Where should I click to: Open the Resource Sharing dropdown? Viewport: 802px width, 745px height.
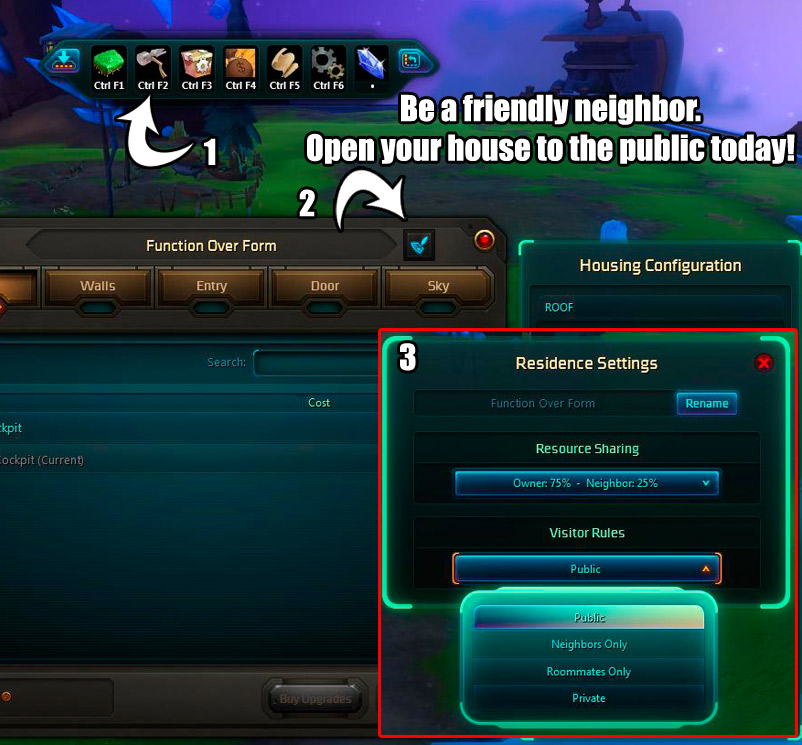click(x=586, y=484)
